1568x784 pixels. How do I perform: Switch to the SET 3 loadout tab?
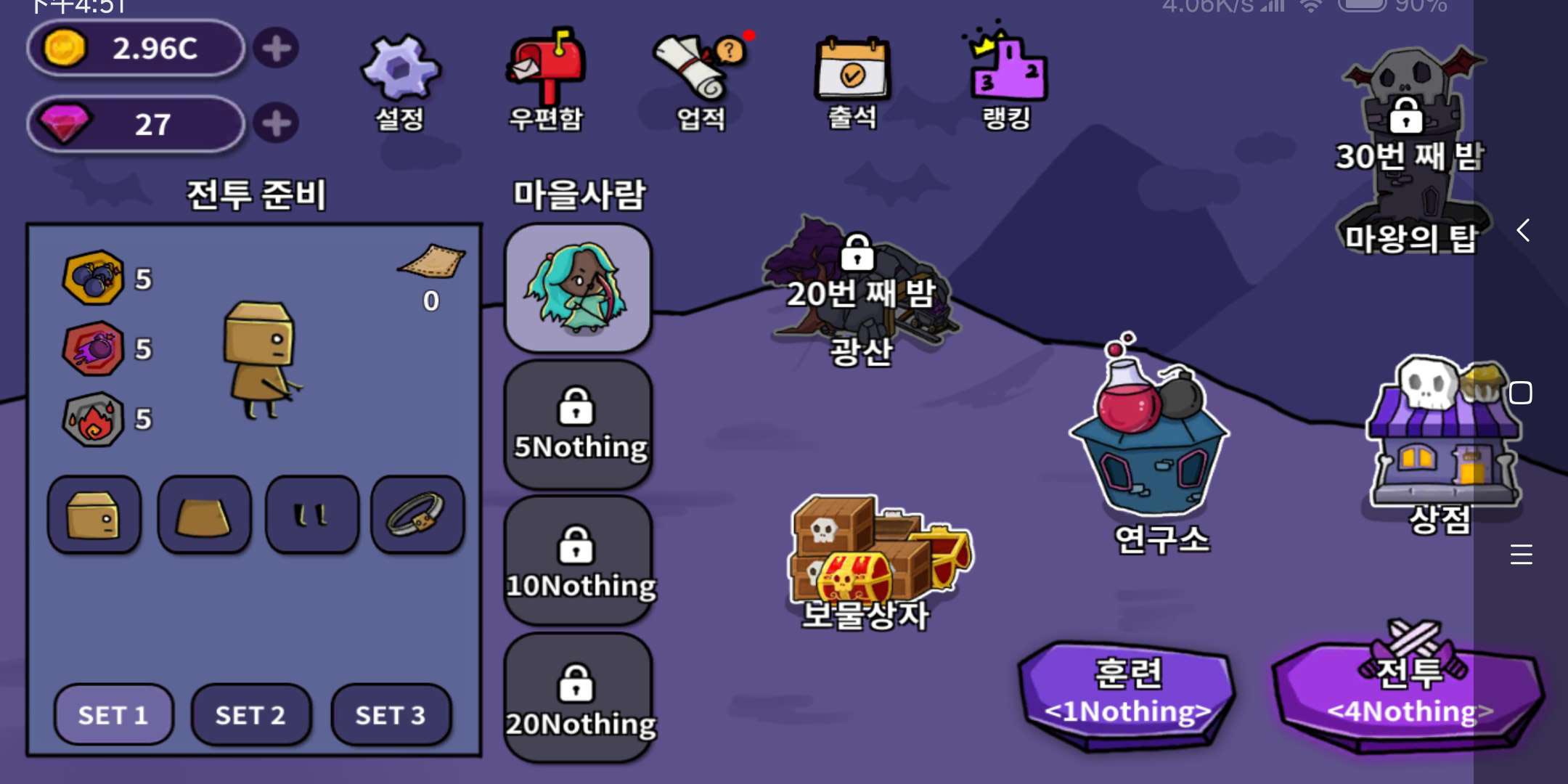click(391, 715)
